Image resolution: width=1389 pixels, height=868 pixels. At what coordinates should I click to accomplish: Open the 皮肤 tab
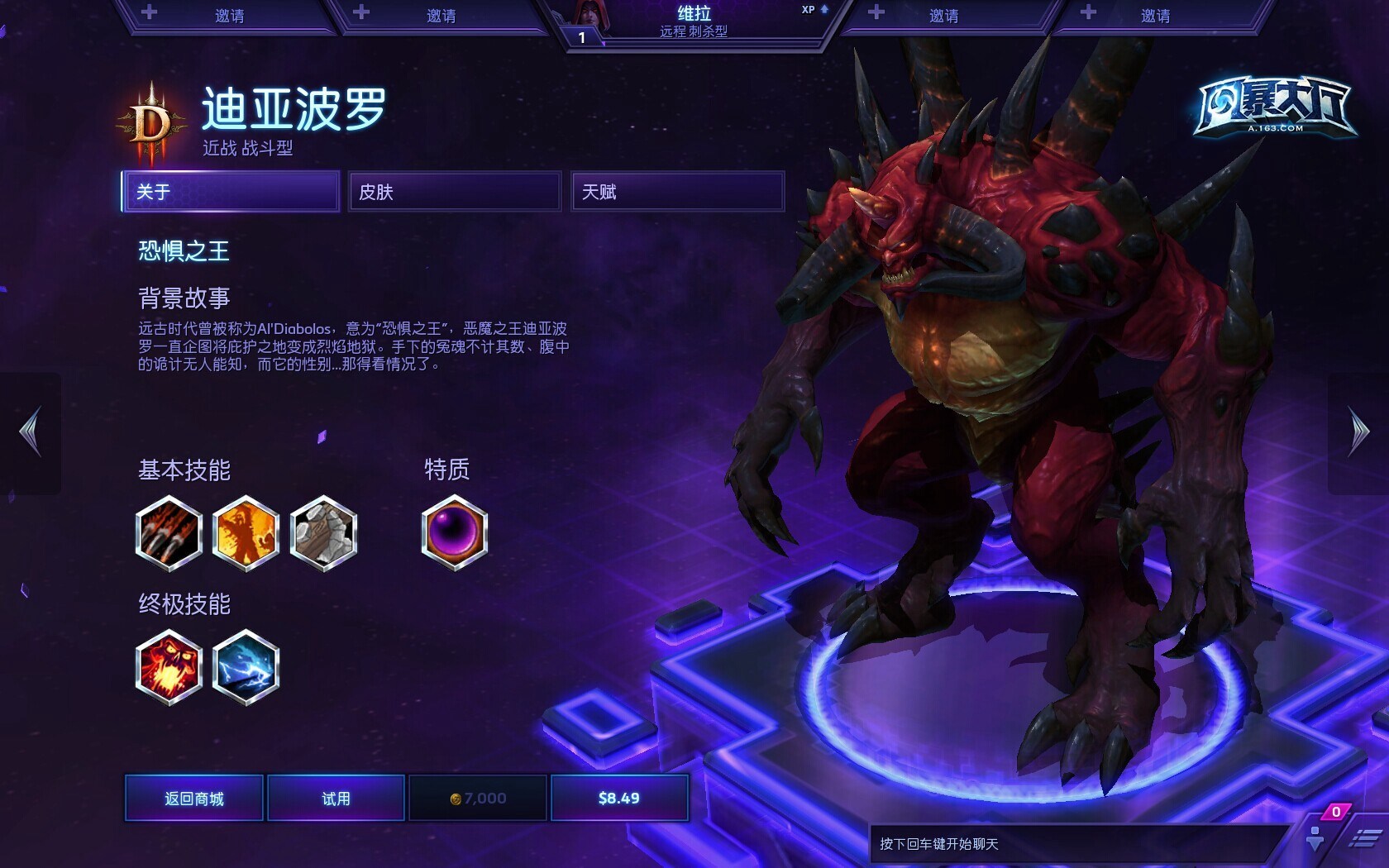pos(454,192)
